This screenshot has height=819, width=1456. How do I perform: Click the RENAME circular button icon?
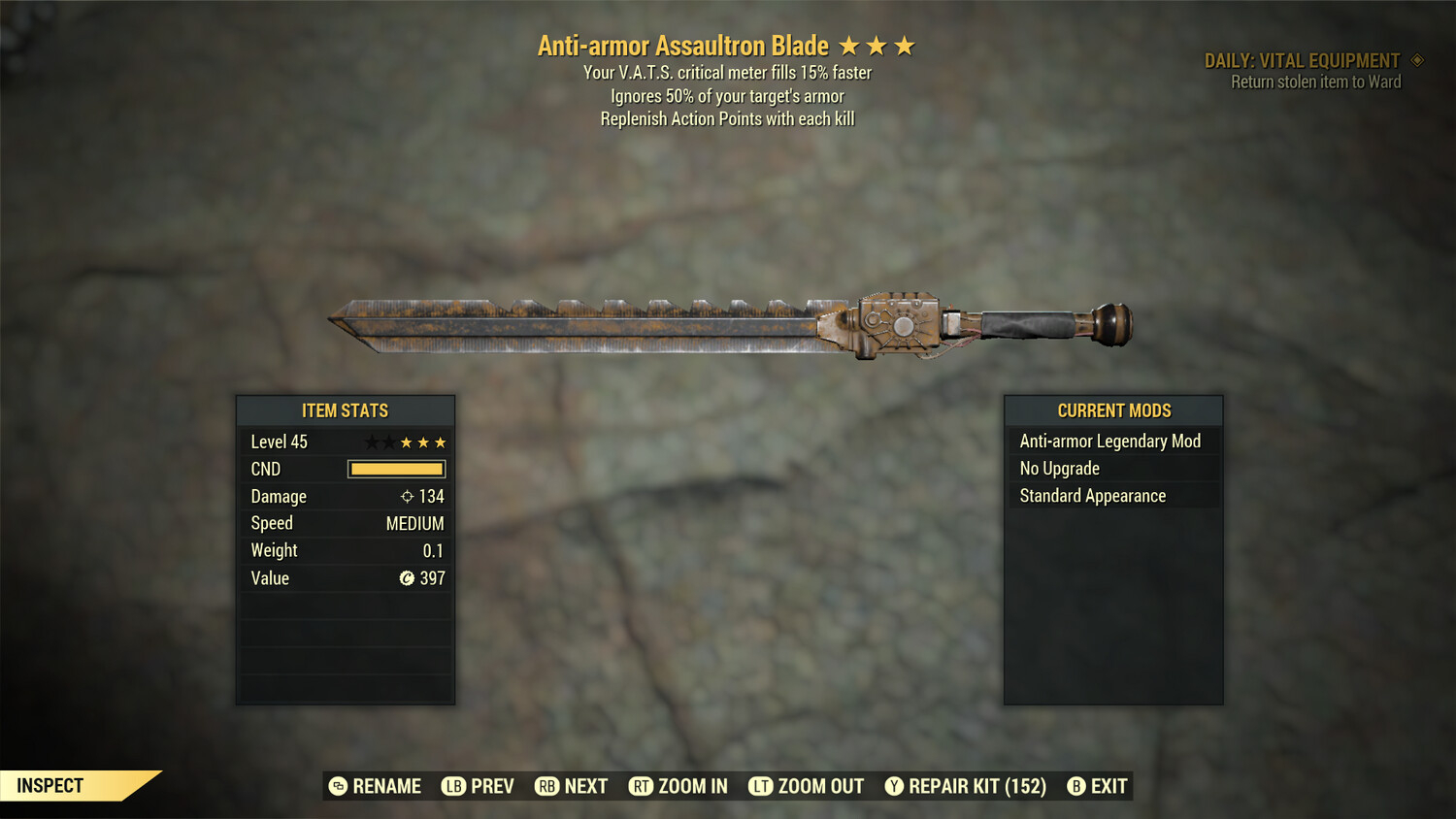coord(337,786)
